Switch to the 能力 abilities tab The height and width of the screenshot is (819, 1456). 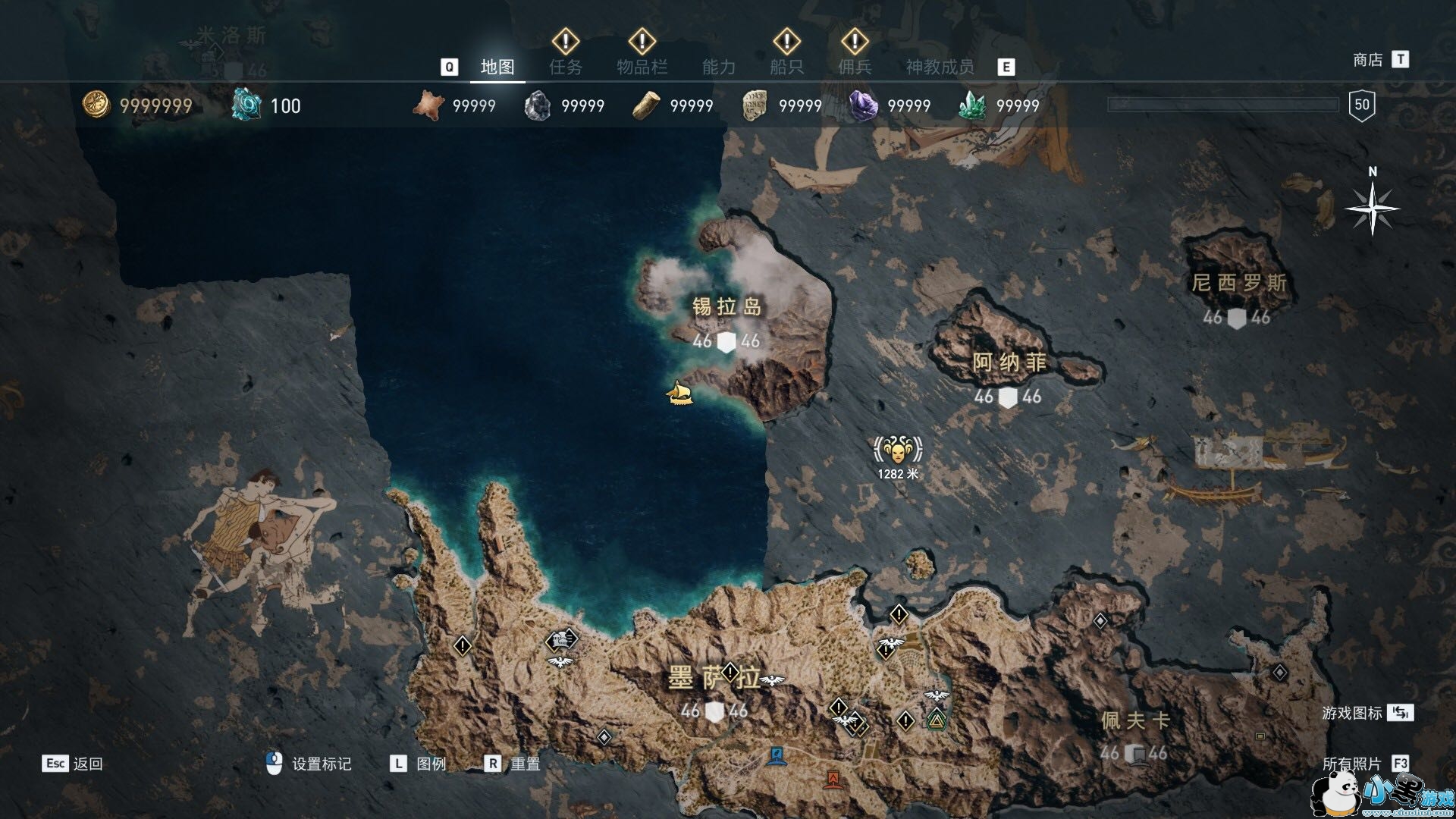[719, 67]
